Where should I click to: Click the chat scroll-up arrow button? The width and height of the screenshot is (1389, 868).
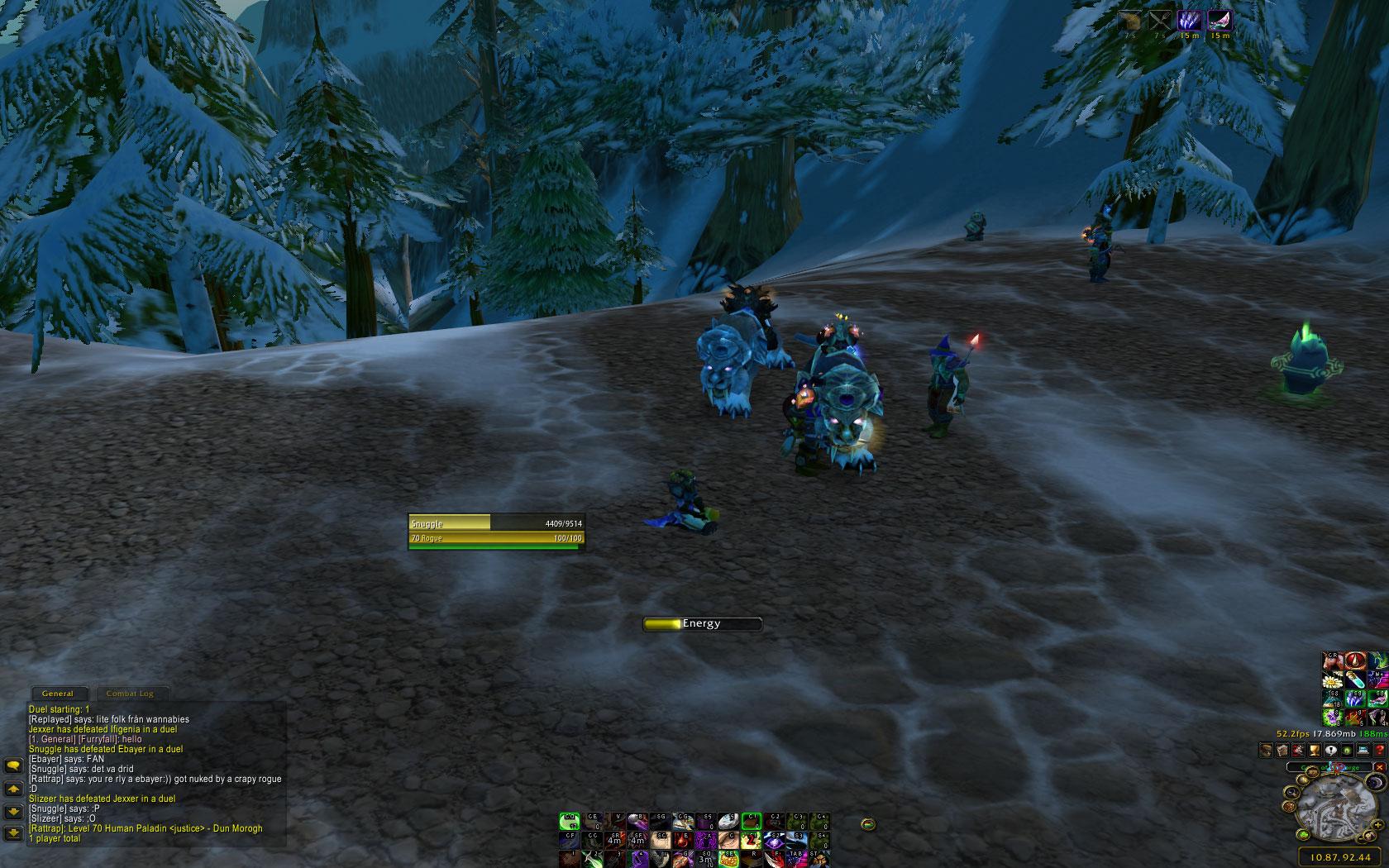click(x=13, y=789)
